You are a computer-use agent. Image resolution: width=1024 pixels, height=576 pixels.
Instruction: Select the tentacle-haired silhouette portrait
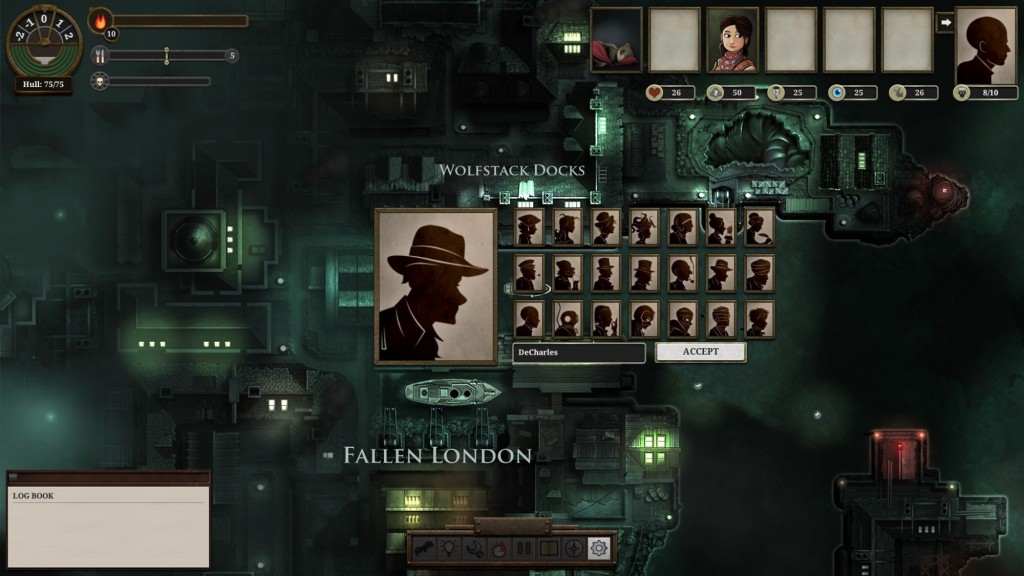(x=644, y=227)
